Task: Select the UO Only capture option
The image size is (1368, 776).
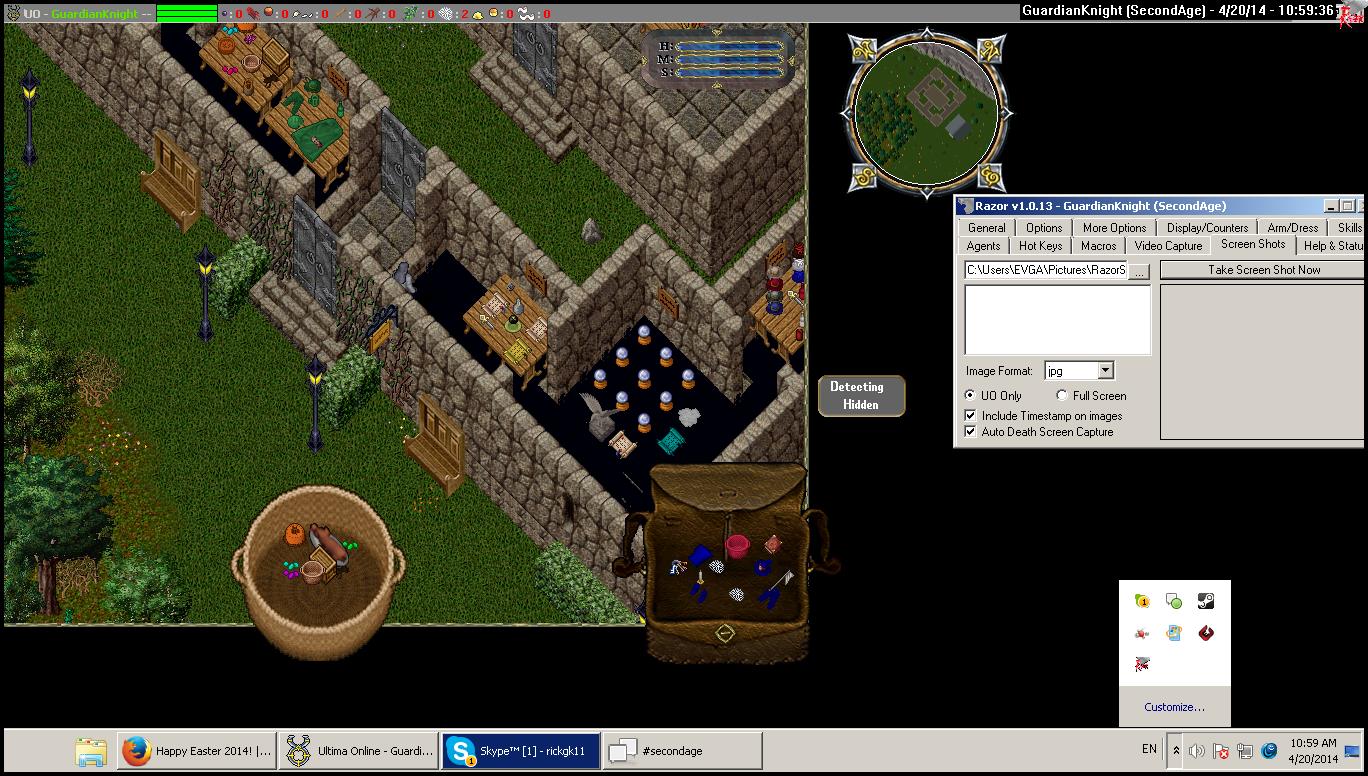Action: [970, 396]
